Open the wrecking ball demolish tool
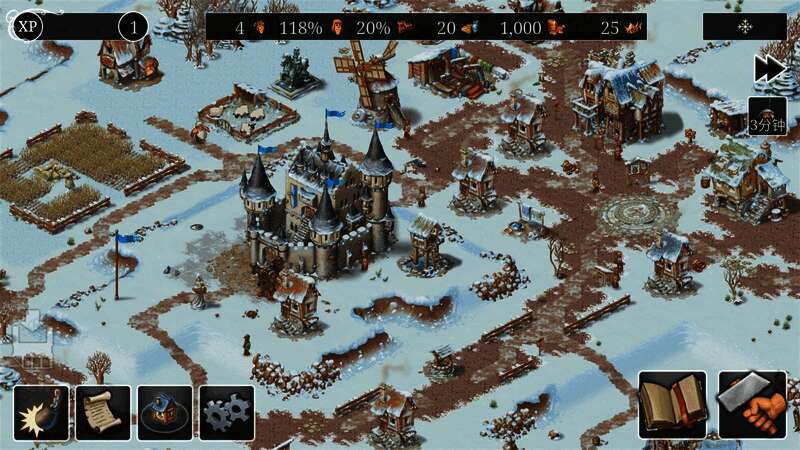The height and width of the screenshot is (450, 800). [x=41, y=413]
